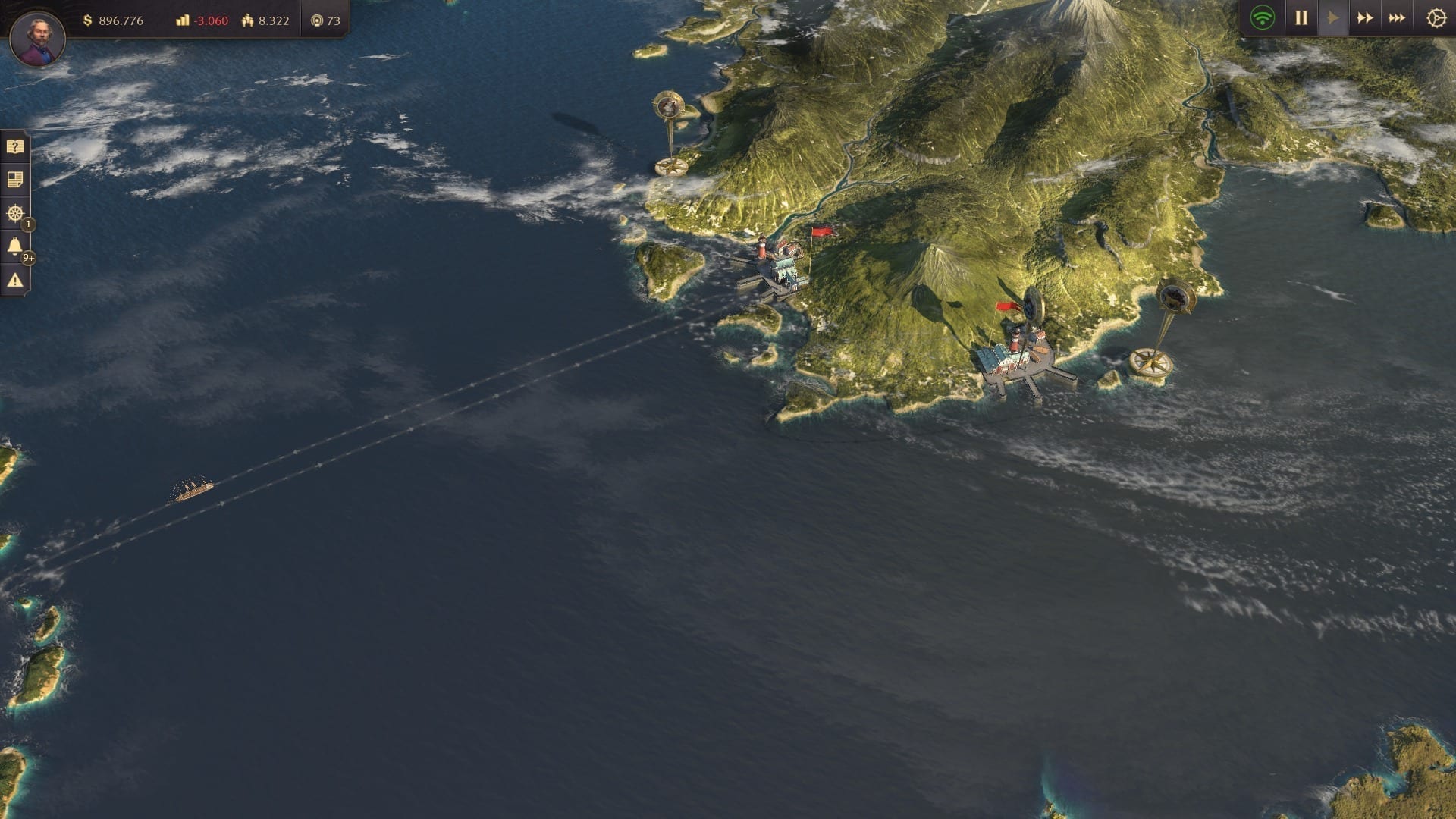Pause the game
Image resolution: width=1456 pixels, height=819 pixels.
[1301, 18]
